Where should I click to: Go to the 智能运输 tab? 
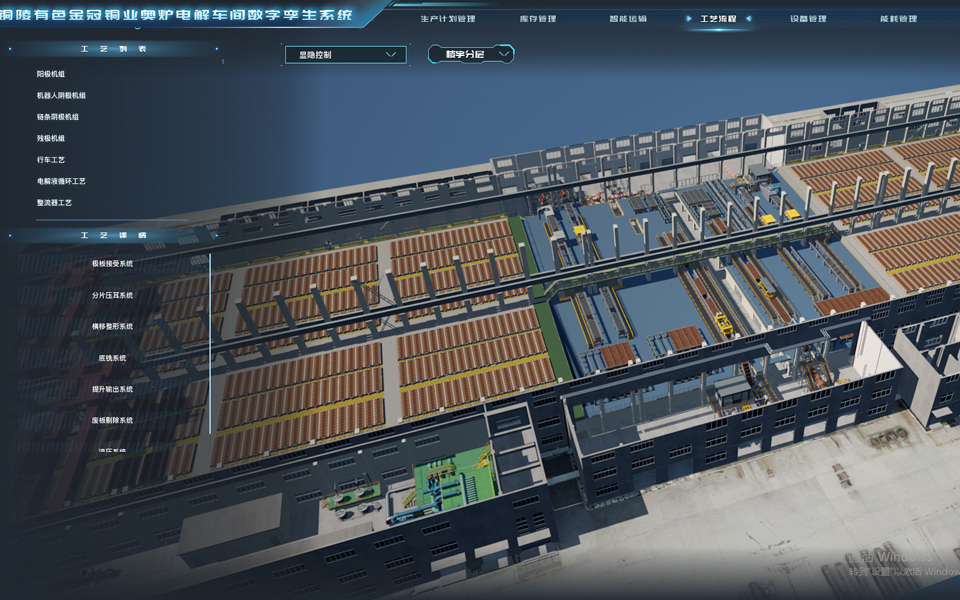coord(627,19)
